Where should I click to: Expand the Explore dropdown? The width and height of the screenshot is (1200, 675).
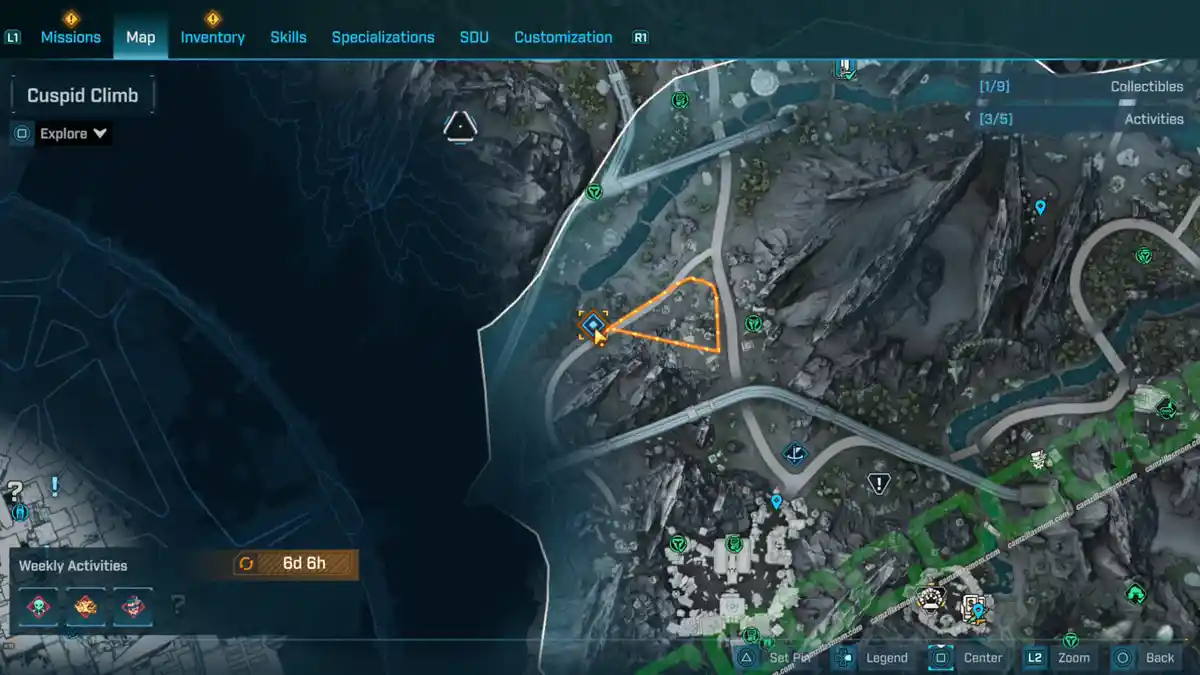coord(72,133)
